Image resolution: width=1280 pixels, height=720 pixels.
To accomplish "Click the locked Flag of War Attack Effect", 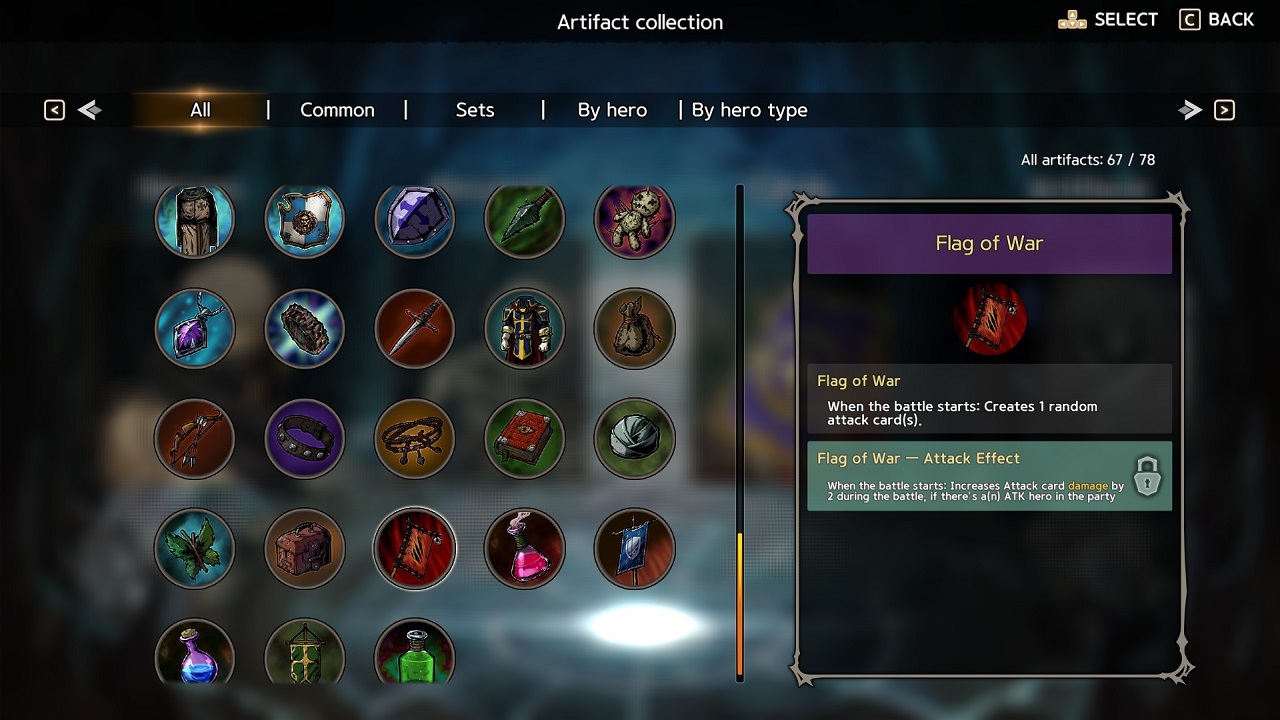I will 989,476.
